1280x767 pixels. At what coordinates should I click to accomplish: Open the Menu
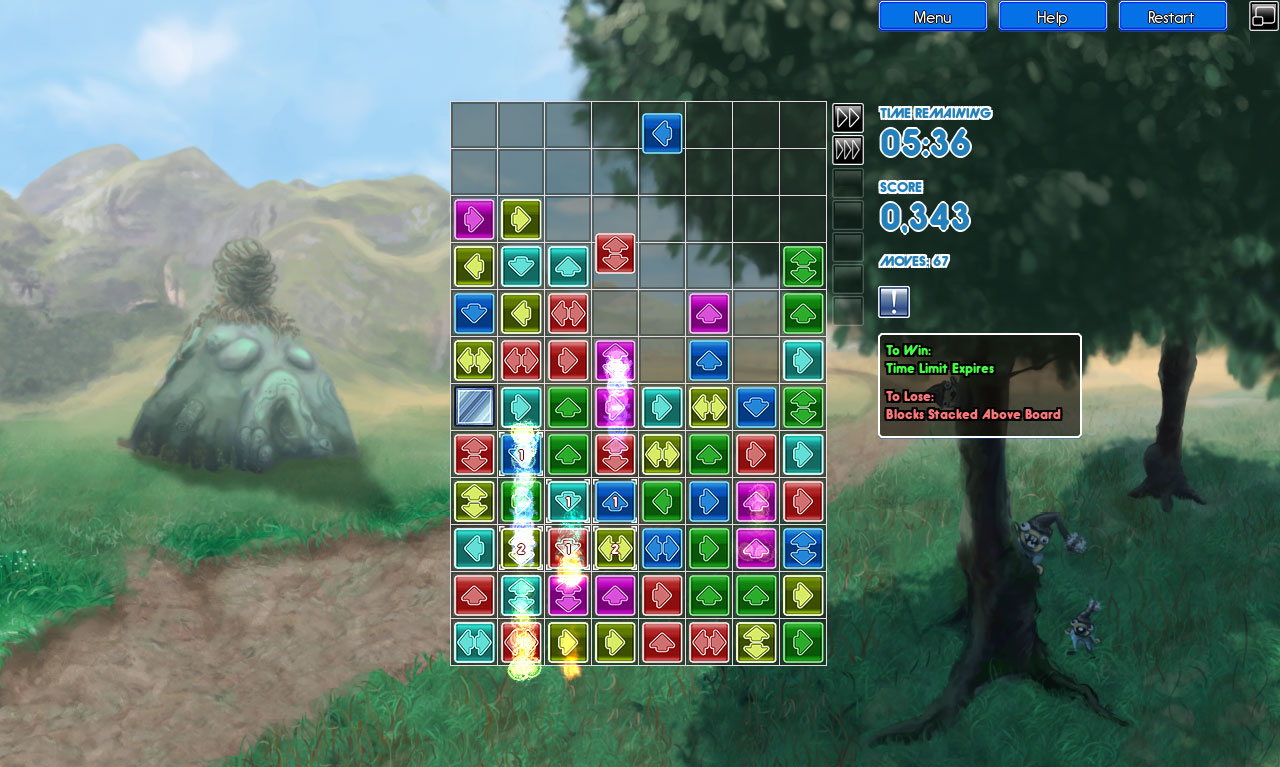[x=932, y=16]
